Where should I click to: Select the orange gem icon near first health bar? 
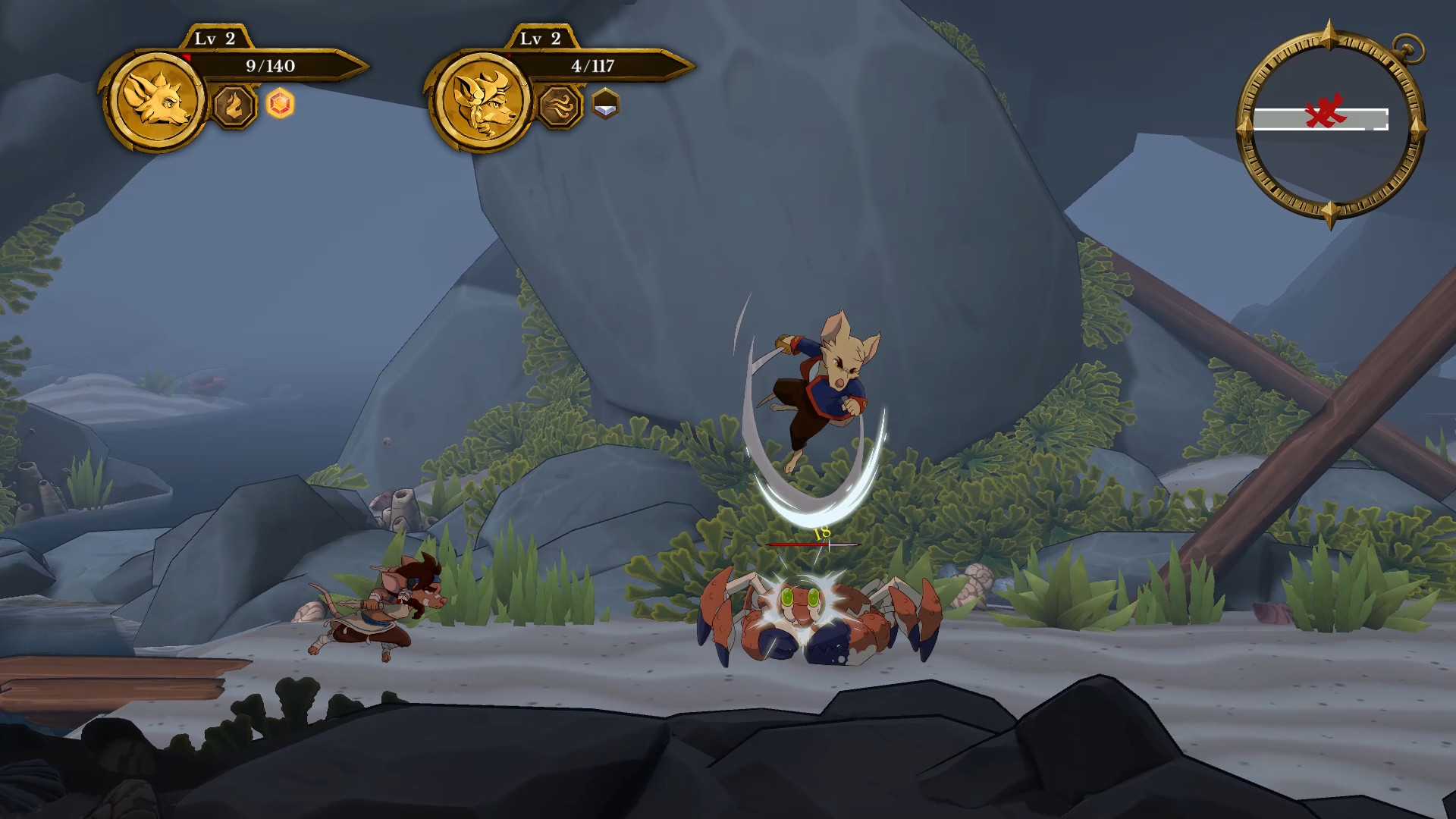coord(280,104)
